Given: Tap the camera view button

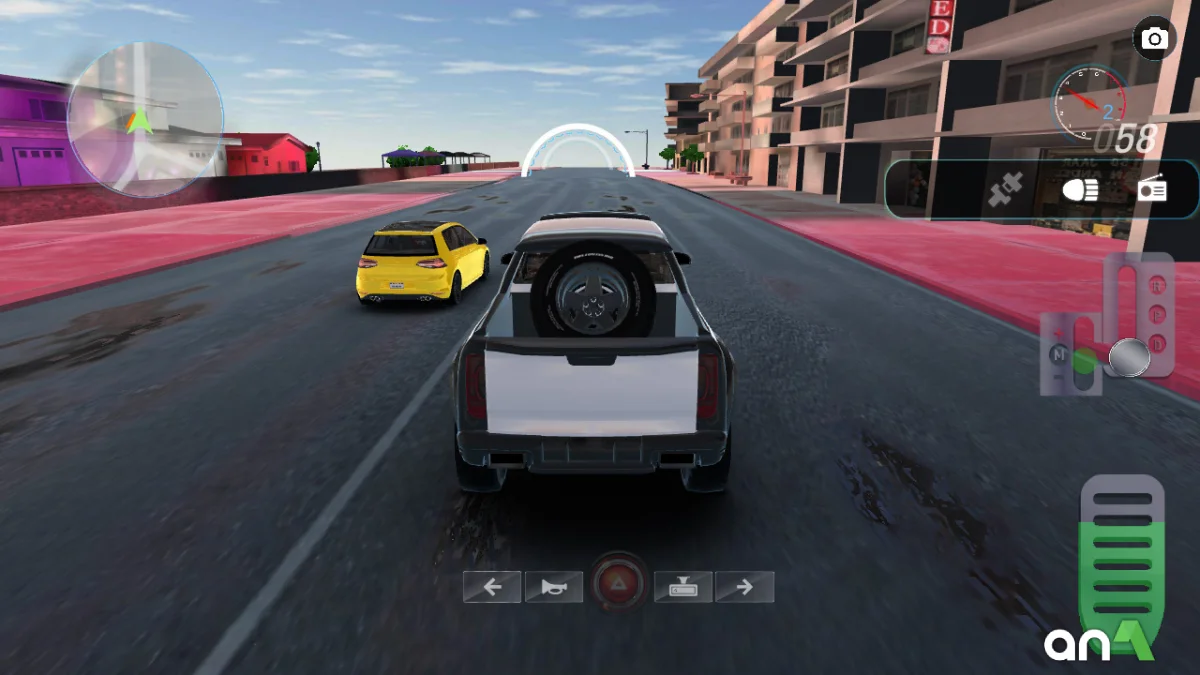Looking at the screenshot, I should (1155, 39).
